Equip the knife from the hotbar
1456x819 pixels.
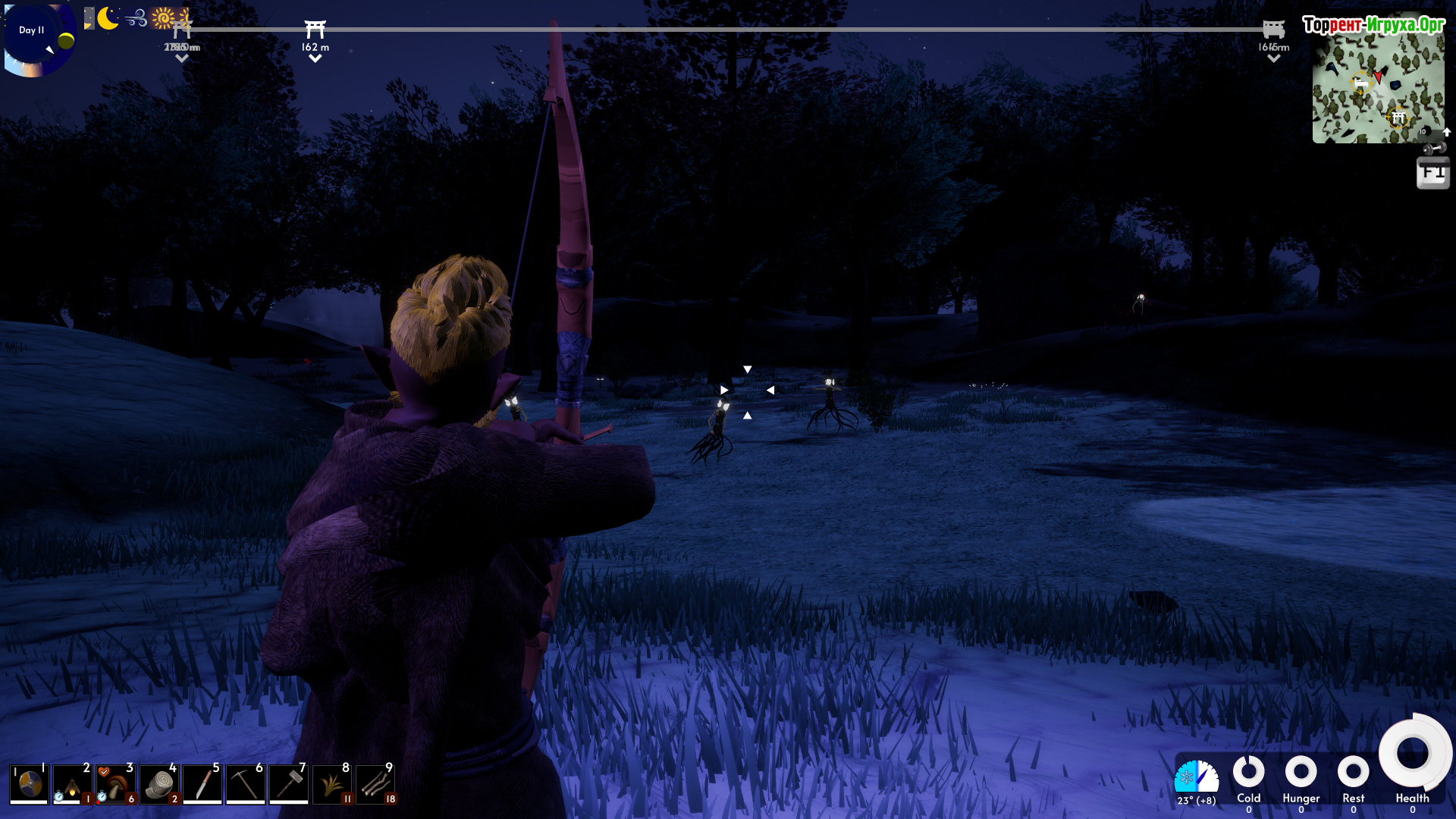click(202, 783)
